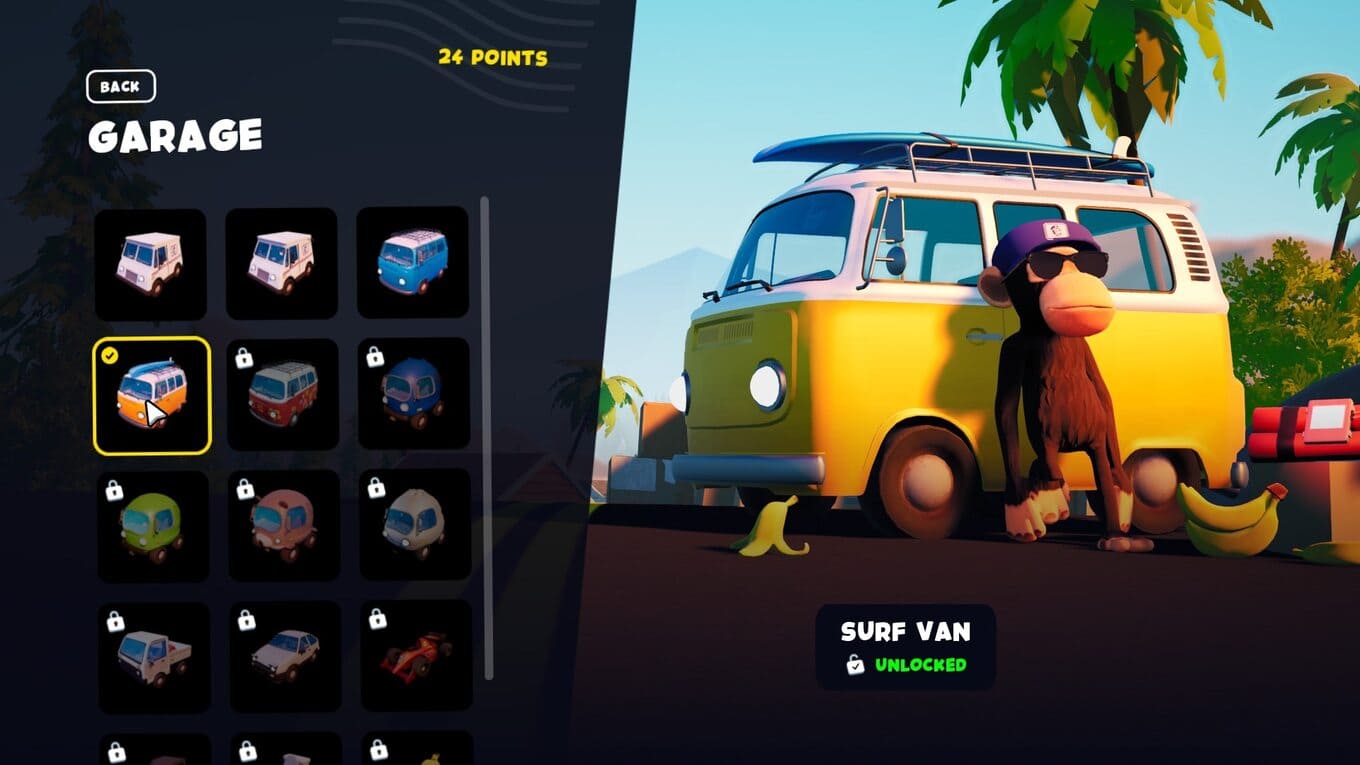Select the locked white pickup truck
Screen dimensions: 1360x765
[153, 657]
